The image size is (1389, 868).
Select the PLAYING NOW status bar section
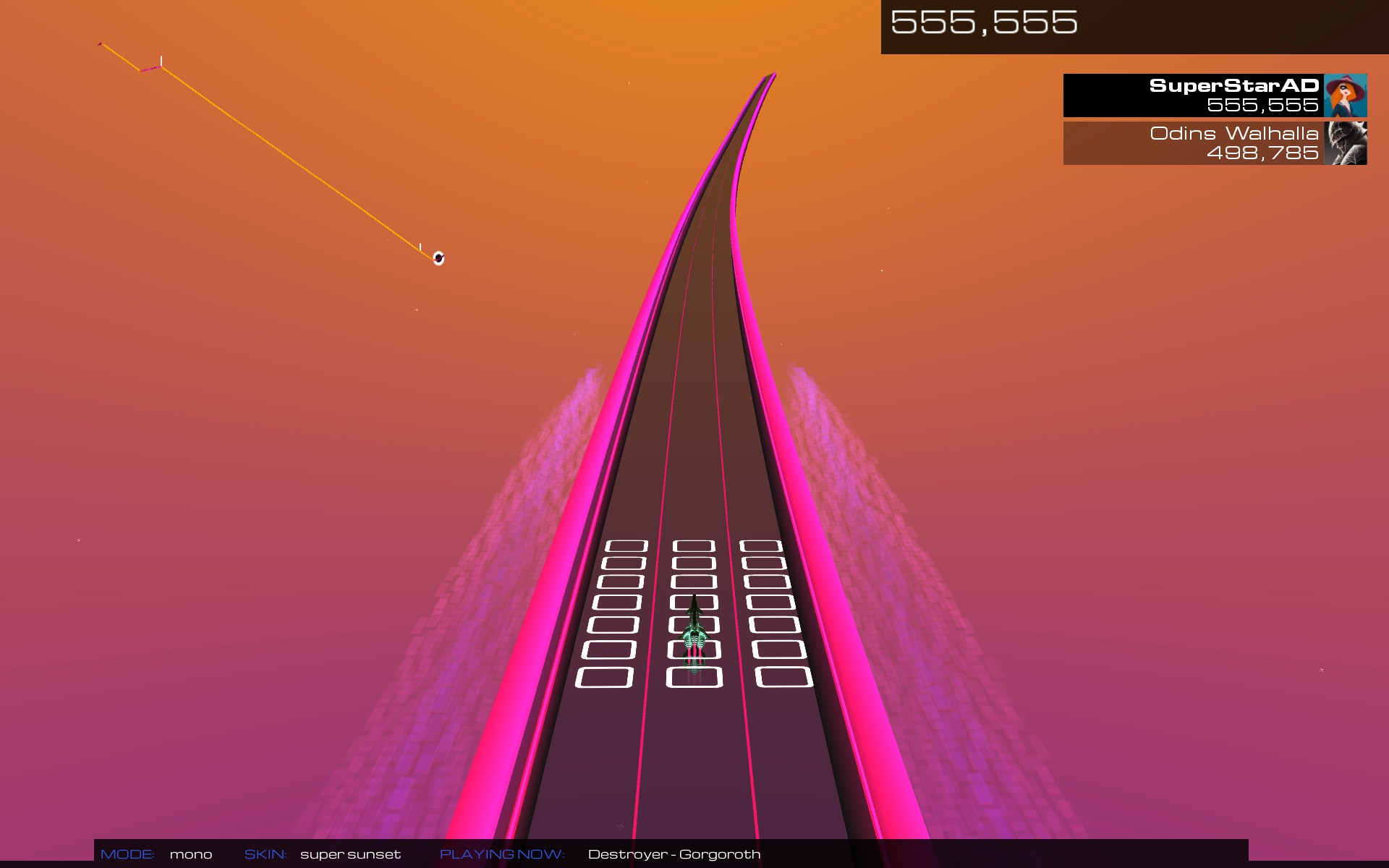click(x=501, y=854)
